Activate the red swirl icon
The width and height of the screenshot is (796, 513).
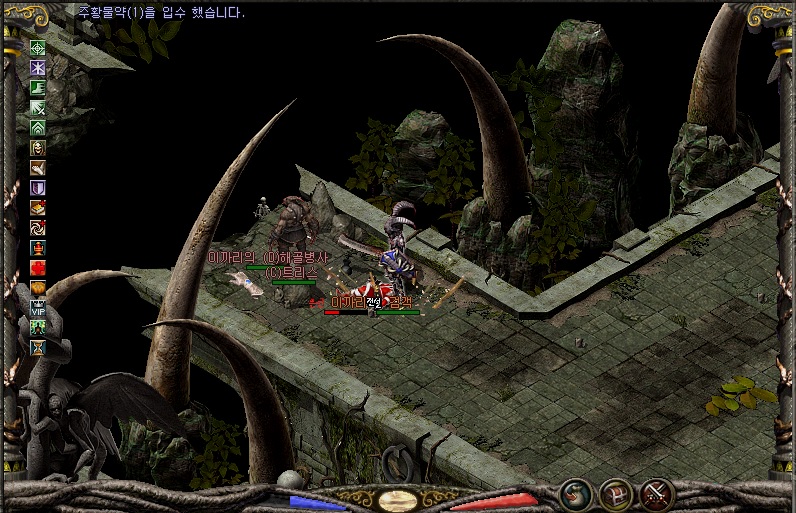point(38,227)
